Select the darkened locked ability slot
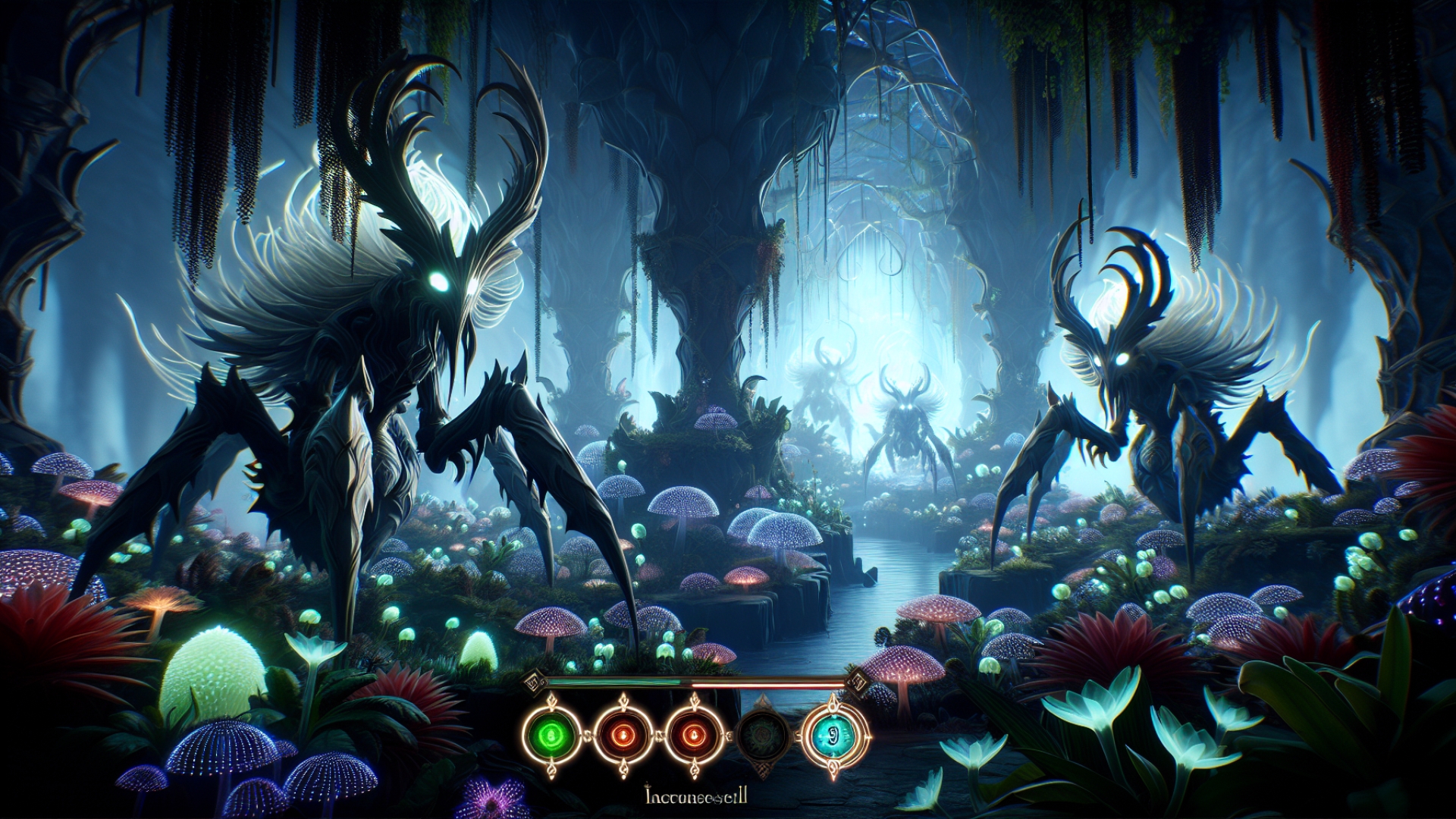This screenshot has height=819, width=1456. pos(762,733)
